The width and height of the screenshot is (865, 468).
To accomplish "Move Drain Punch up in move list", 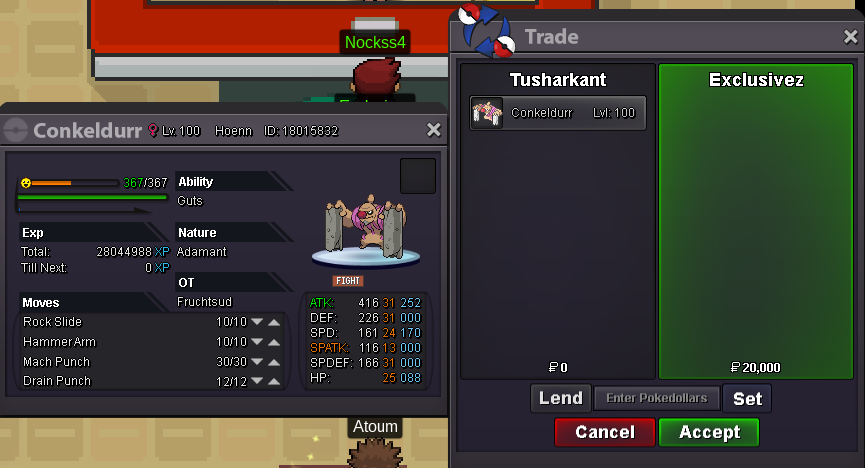I will (x=274, y=381).
